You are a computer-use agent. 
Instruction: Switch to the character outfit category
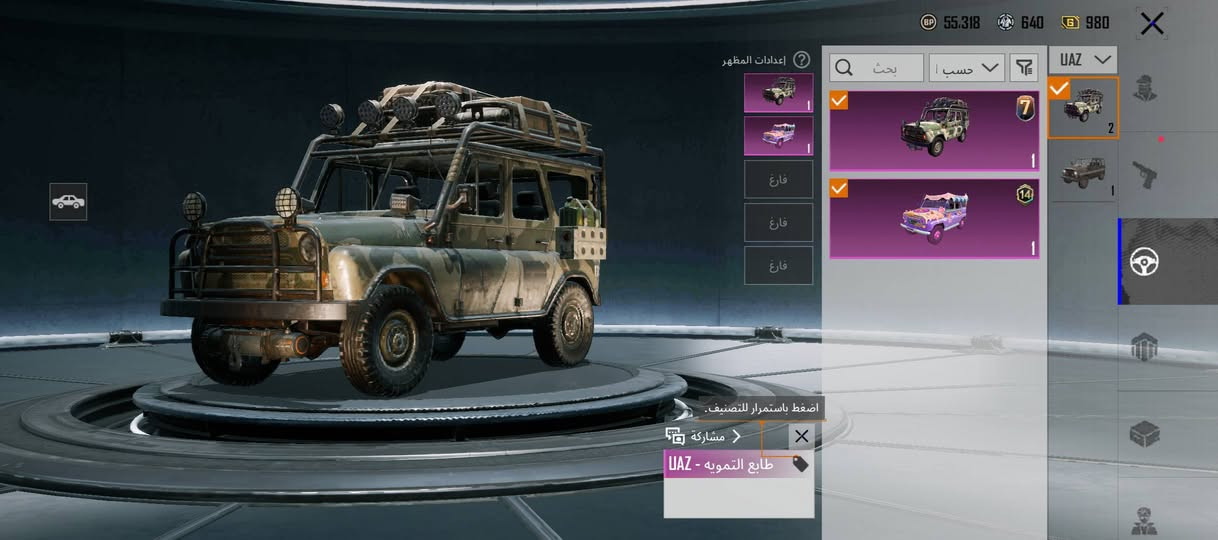click(1145, 88)
